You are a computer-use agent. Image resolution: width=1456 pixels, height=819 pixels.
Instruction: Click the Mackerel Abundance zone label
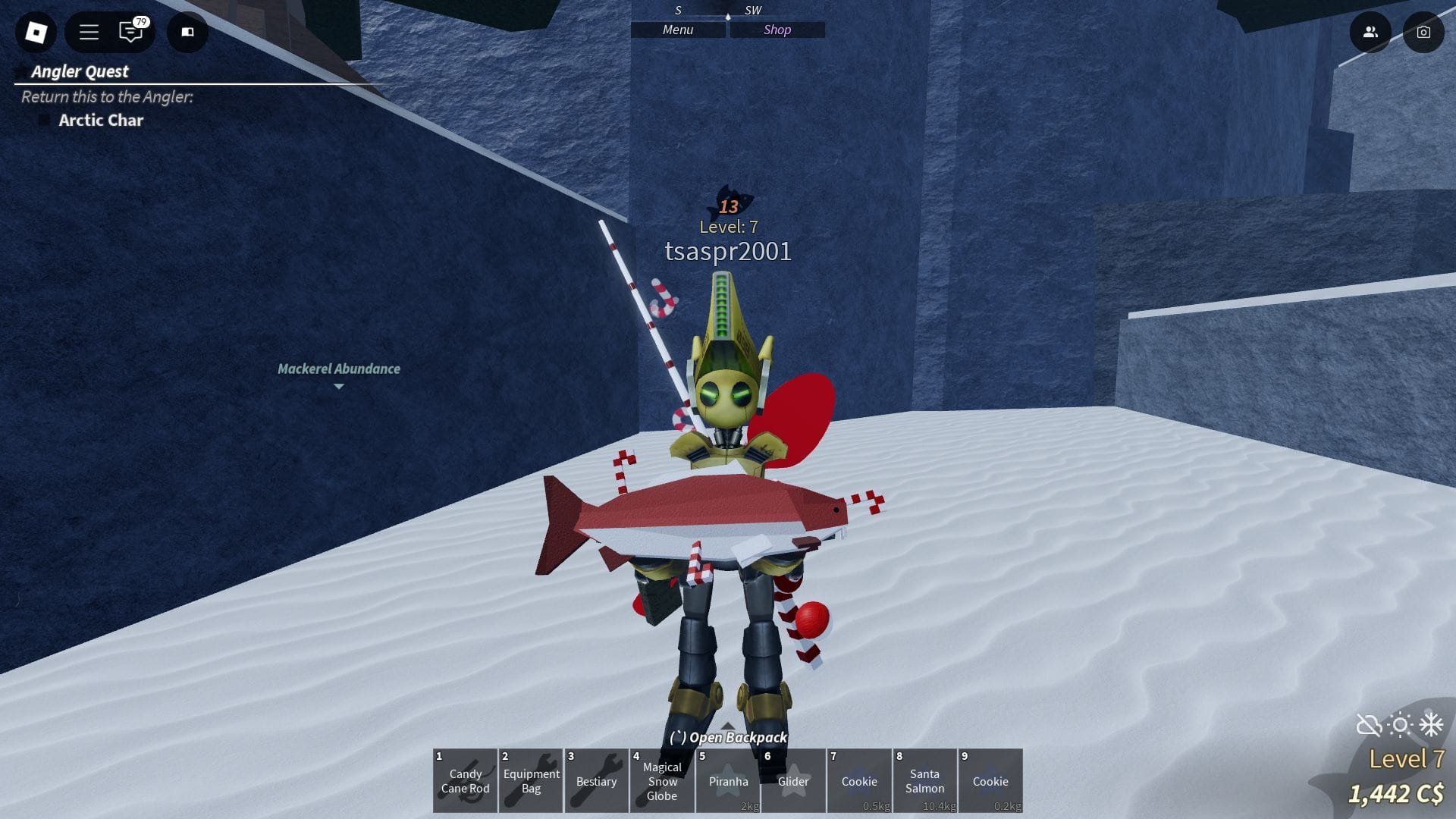pos(338,369)
